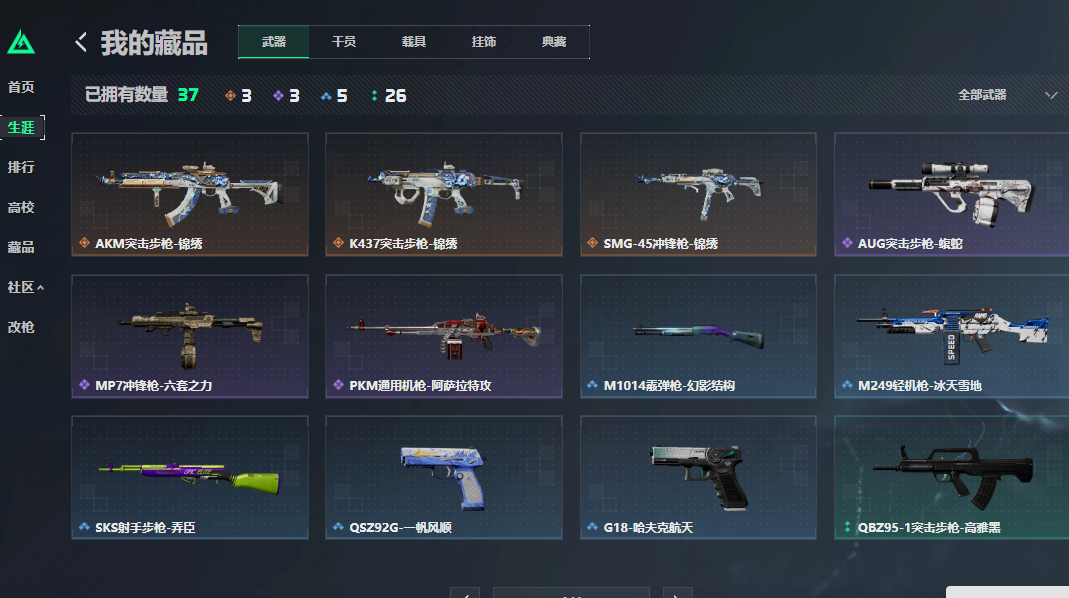Open the 改枪 sidebar page
The image size is (1069, 598).
tap(21, 327)
